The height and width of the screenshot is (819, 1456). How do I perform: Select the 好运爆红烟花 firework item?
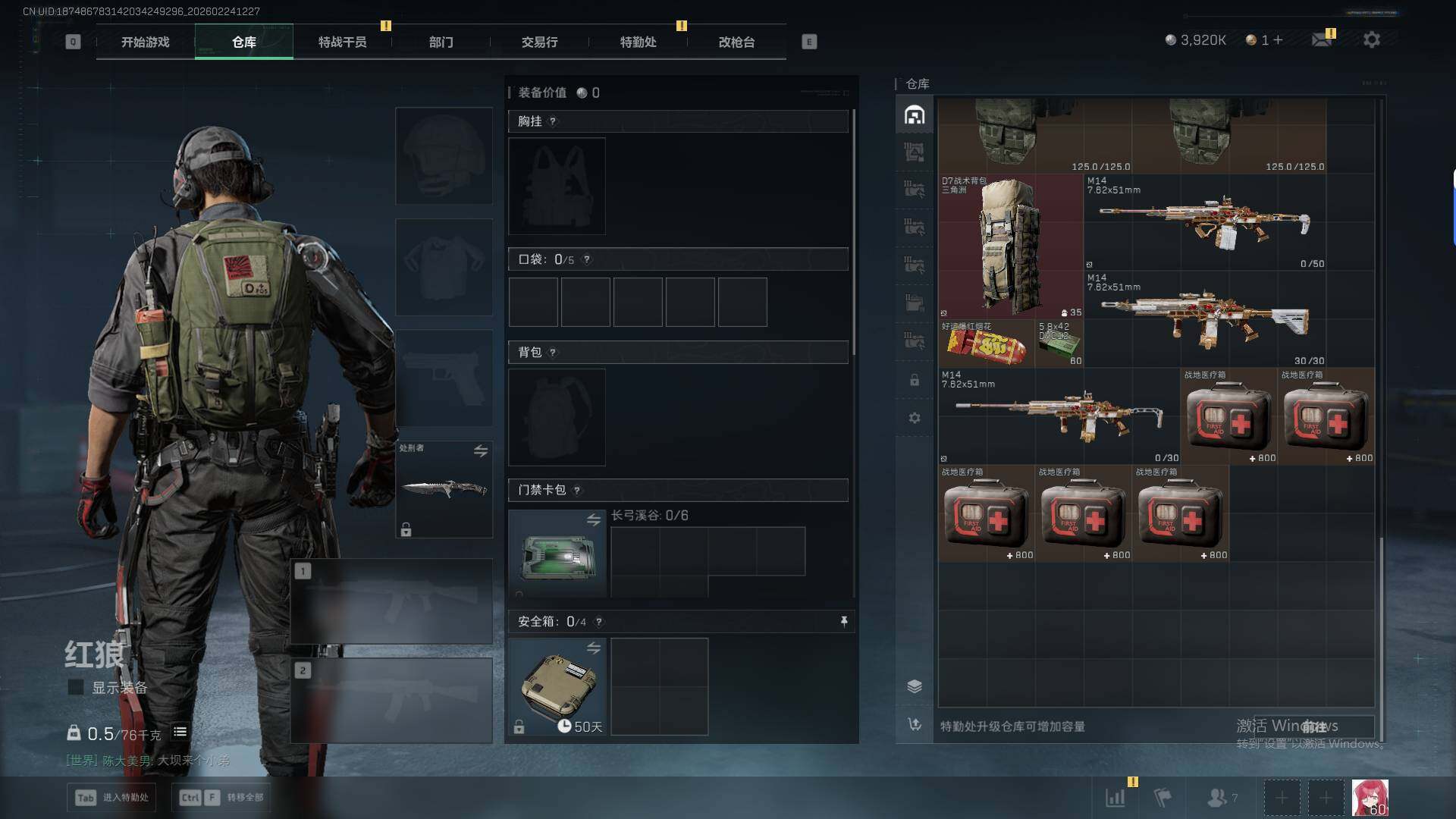[986, 344]
